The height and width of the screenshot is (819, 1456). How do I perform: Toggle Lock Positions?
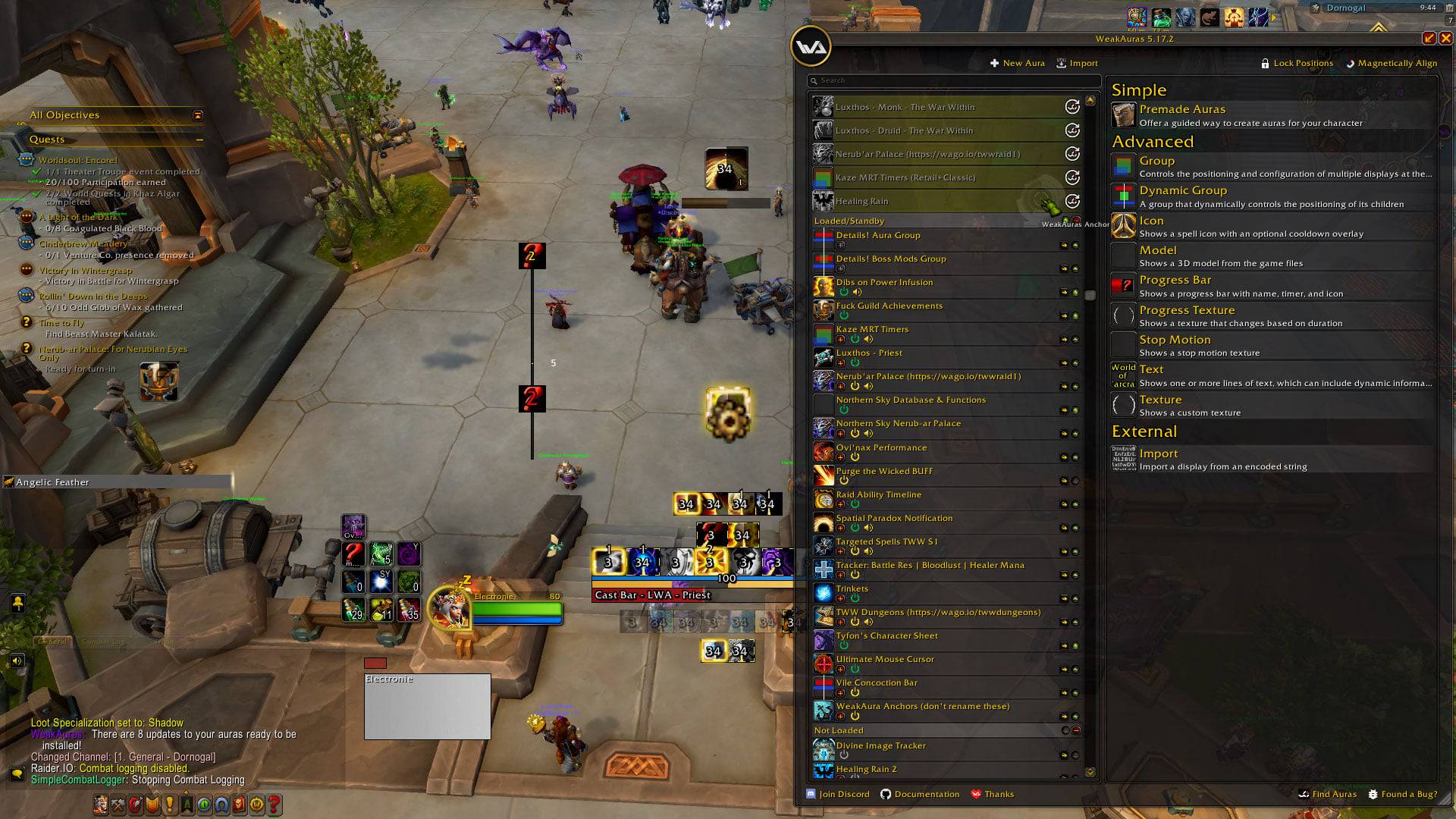[x=1296, y=64]
